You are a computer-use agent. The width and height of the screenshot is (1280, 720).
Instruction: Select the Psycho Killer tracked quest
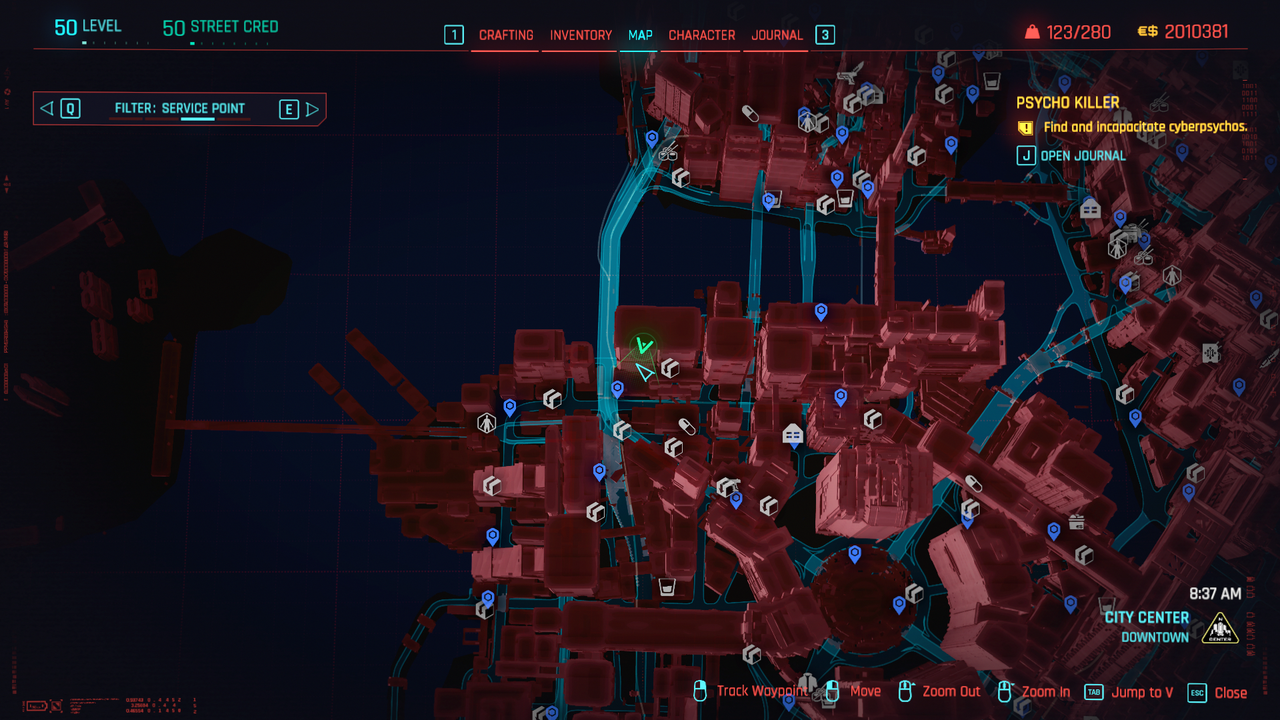1067,103
